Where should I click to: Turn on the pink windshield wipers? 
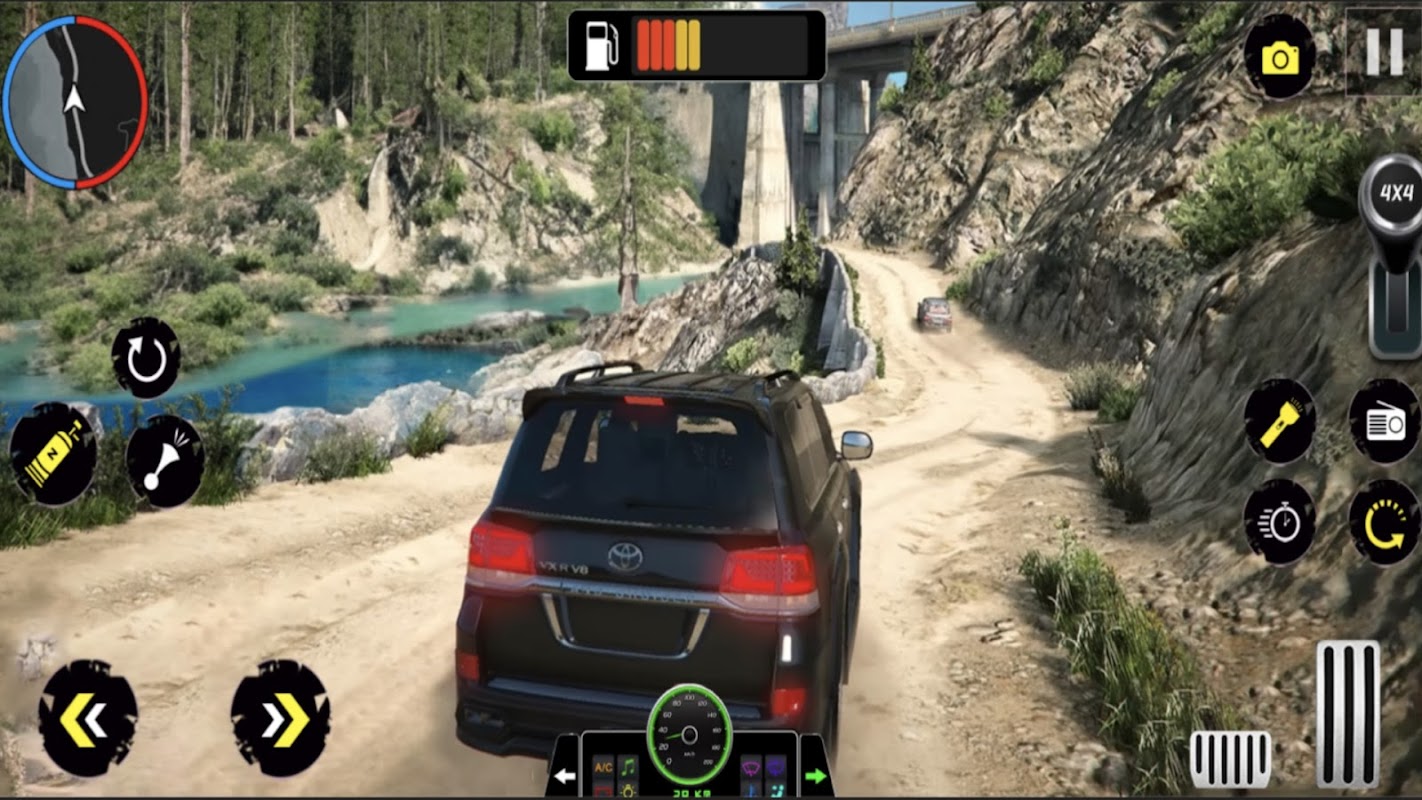pos(750,768)
